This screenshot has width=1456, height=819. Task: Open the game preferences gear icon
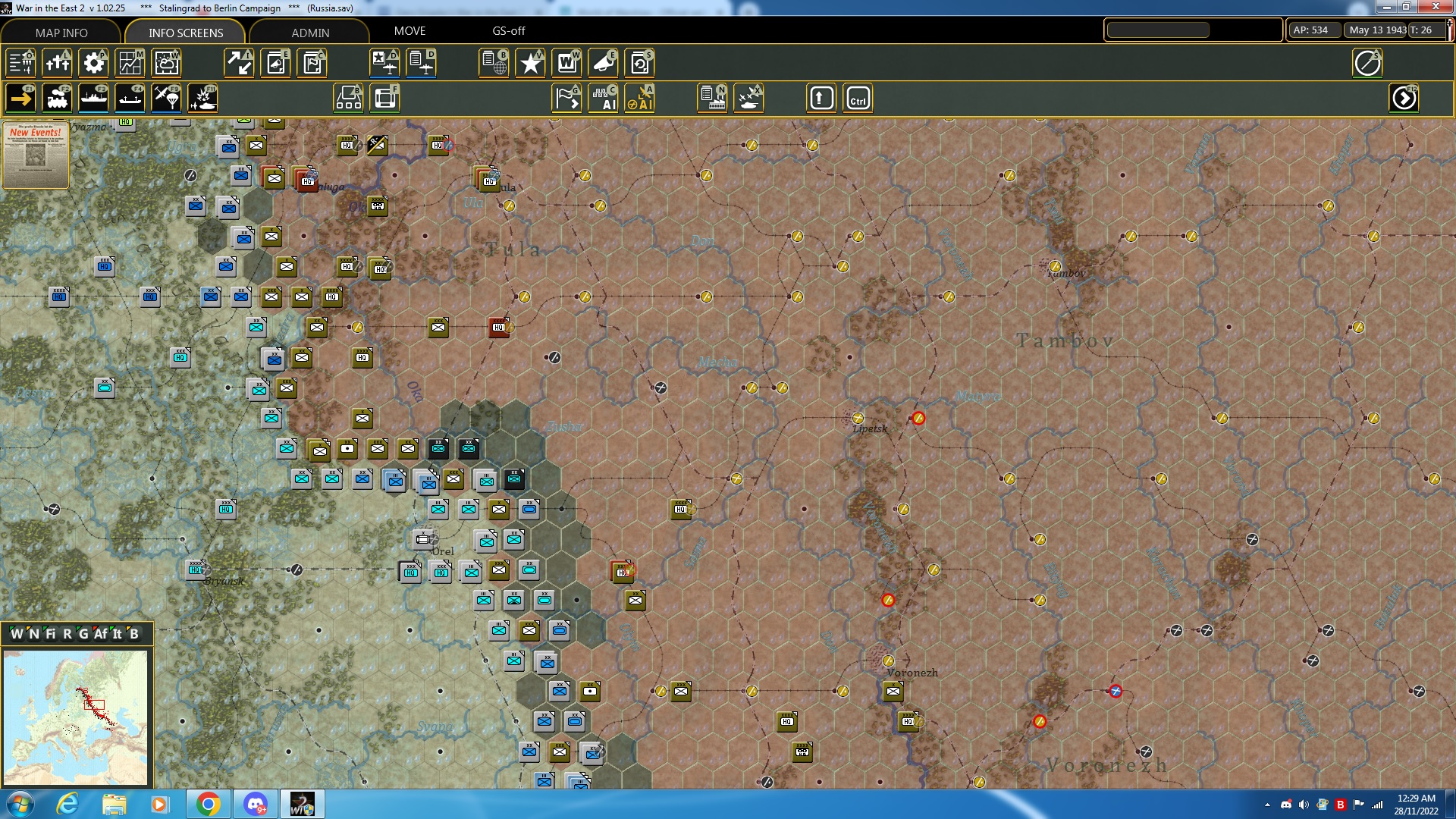(93, 63)
